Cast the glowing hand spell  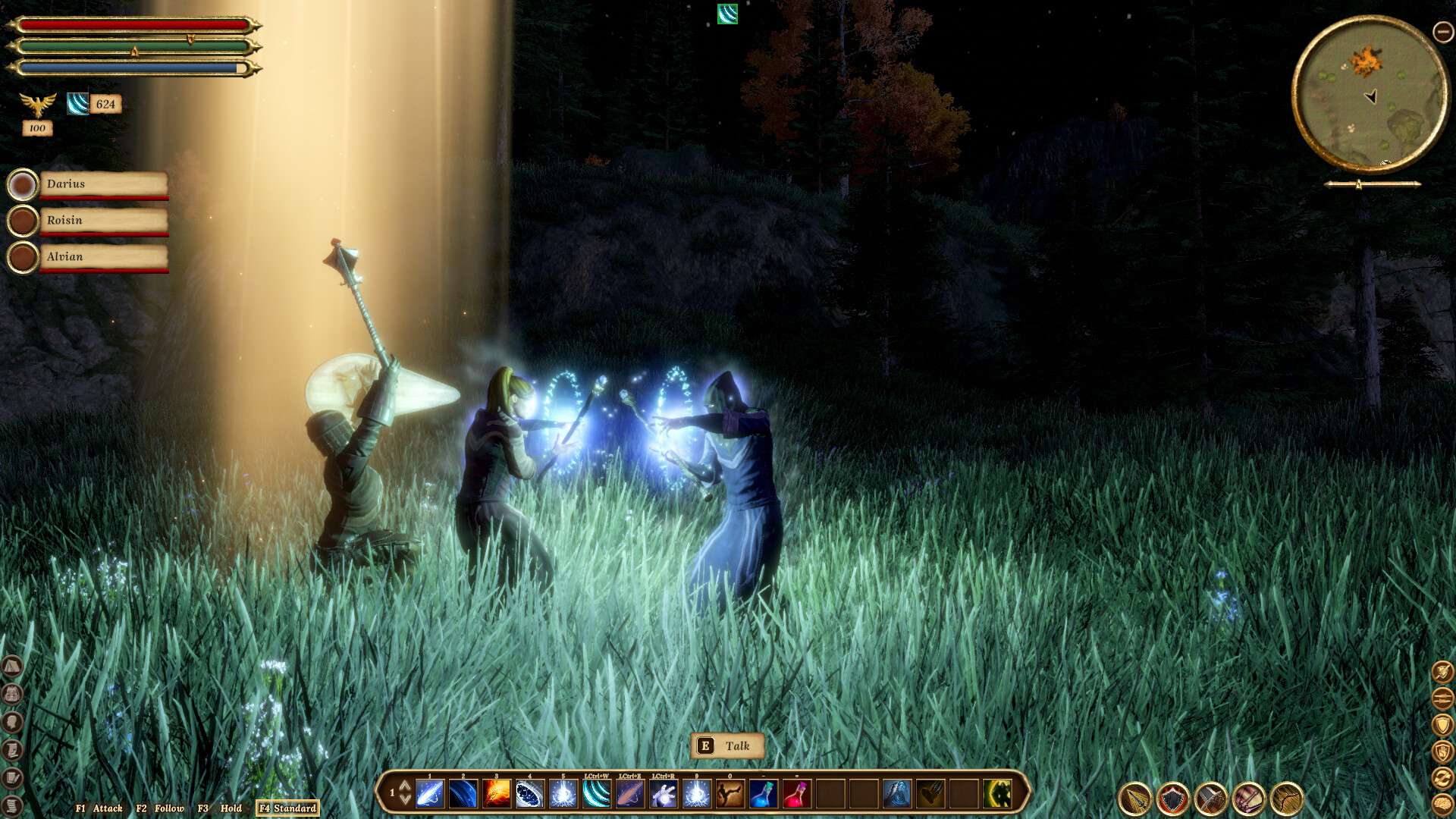tap(664, 794)
